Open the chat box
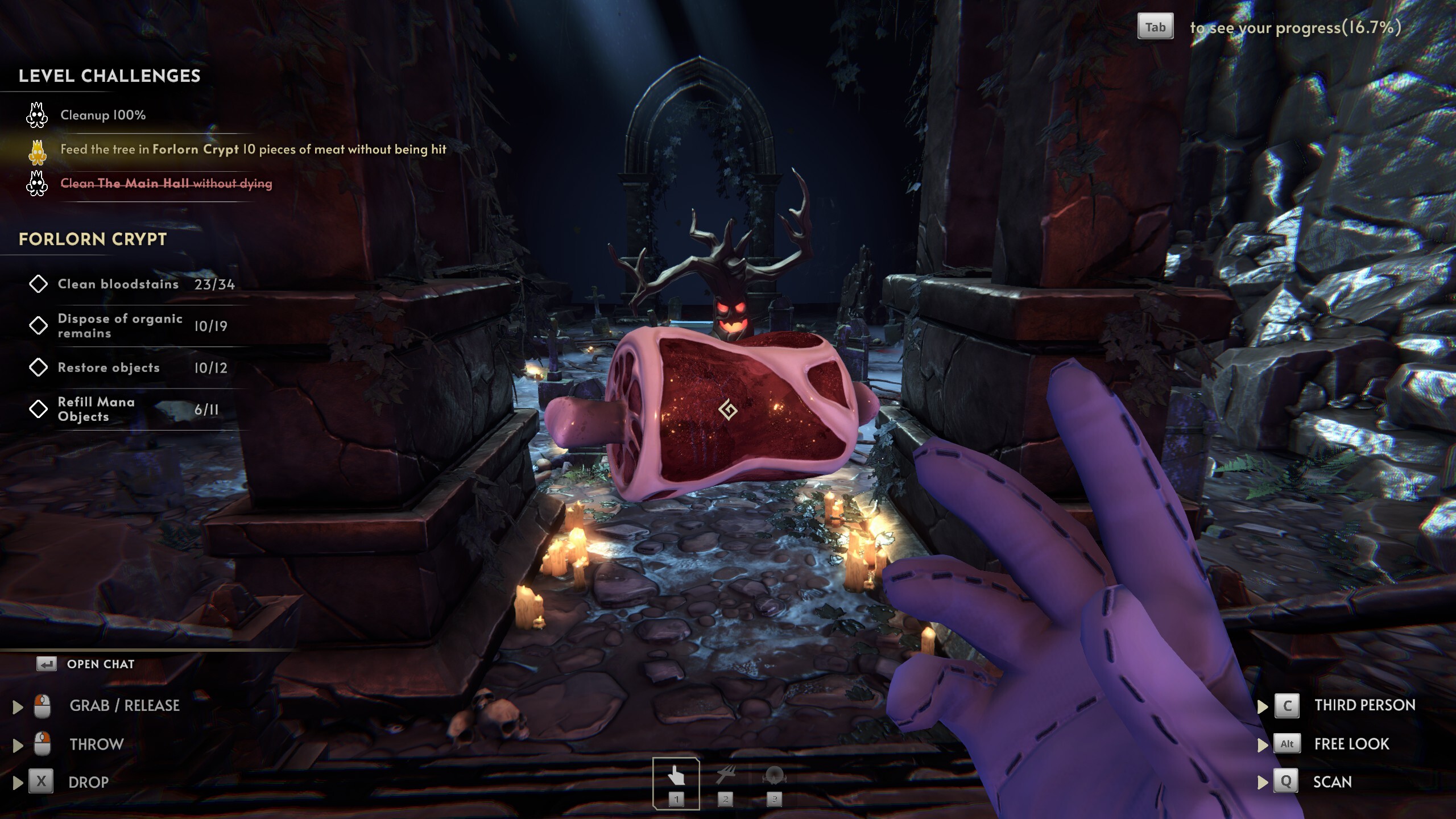Viewport: 1456px width, 819px height. [x=100, y=664]
